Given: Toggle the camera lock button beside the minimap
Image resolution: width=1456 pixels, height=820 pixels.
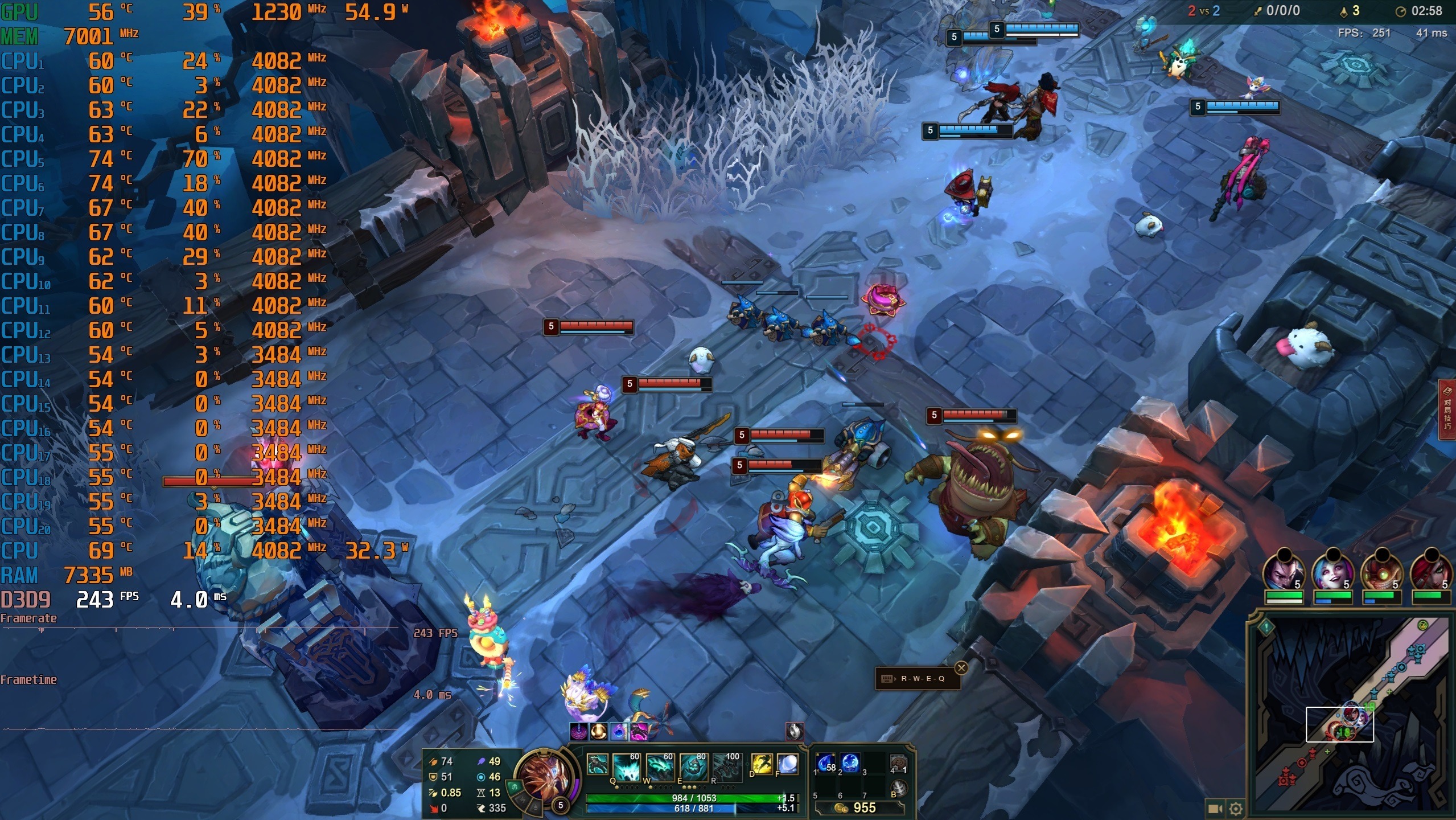Looking at the screenshot, I should (1215, 808).
